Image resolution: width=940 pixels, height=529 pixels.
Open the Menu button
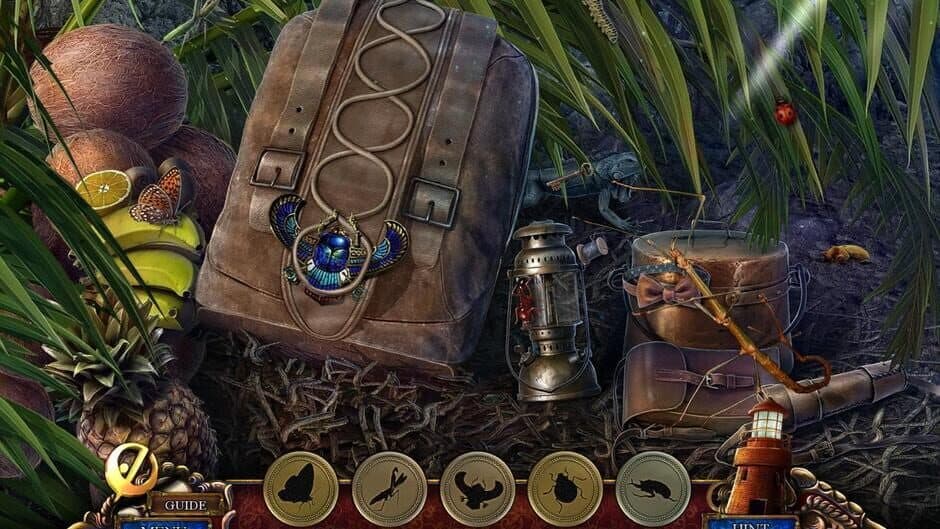click(163, 523)
